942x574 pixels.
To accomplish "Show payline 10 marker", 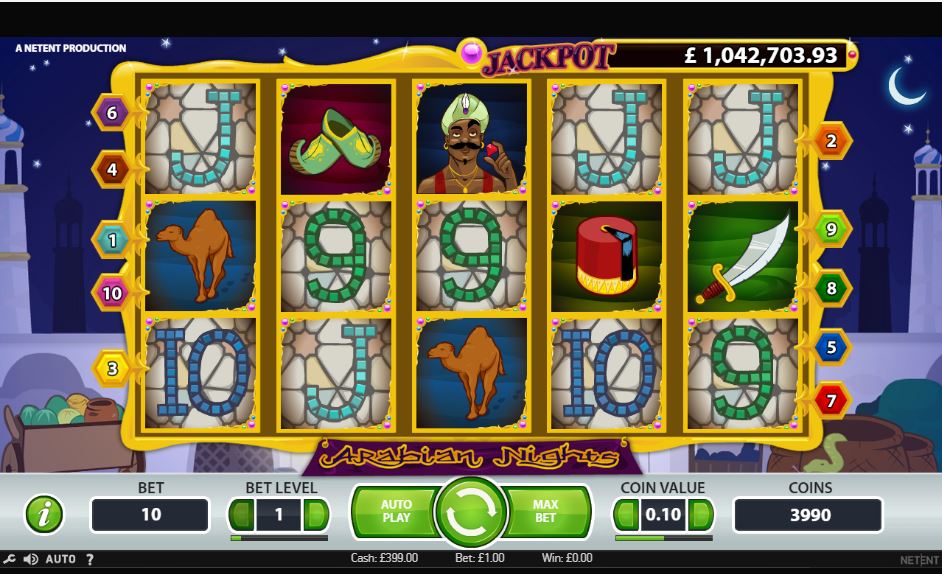I will coord(111,293).
